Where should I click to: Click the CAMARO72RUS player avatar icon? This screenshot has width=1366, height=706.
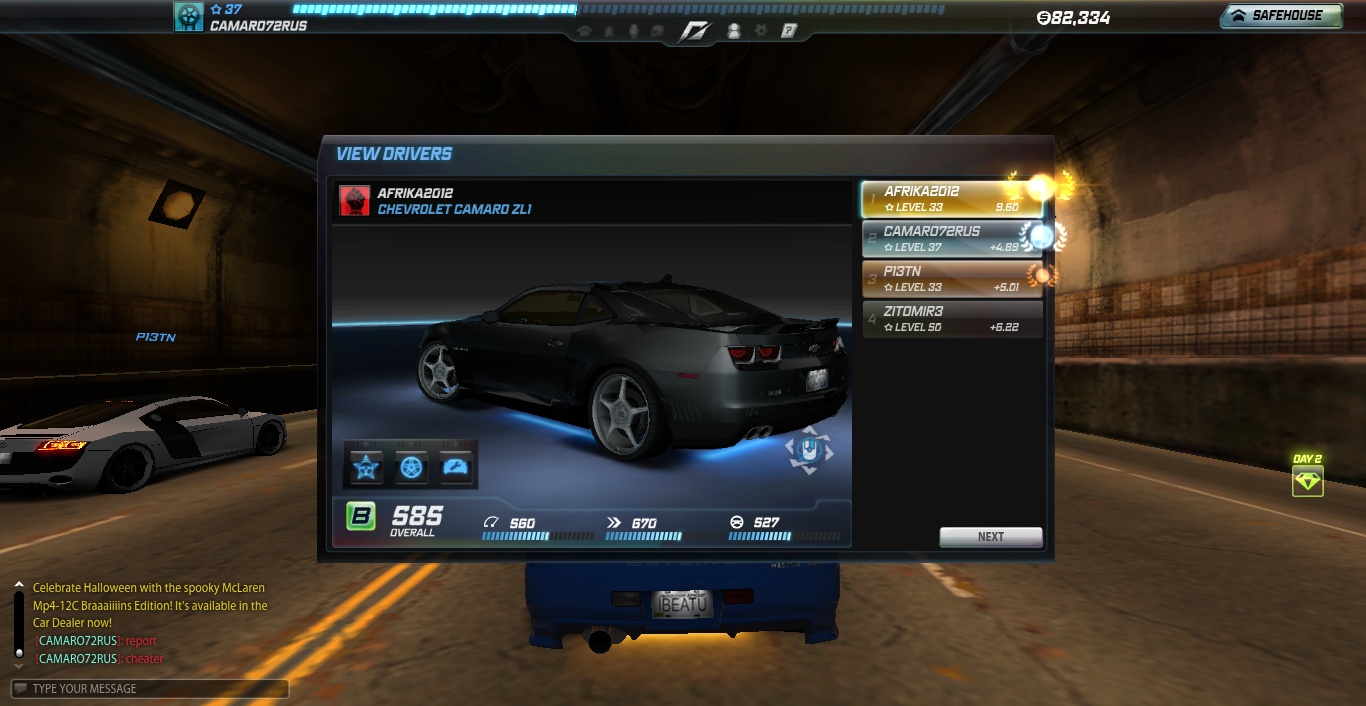pos(188,16)
